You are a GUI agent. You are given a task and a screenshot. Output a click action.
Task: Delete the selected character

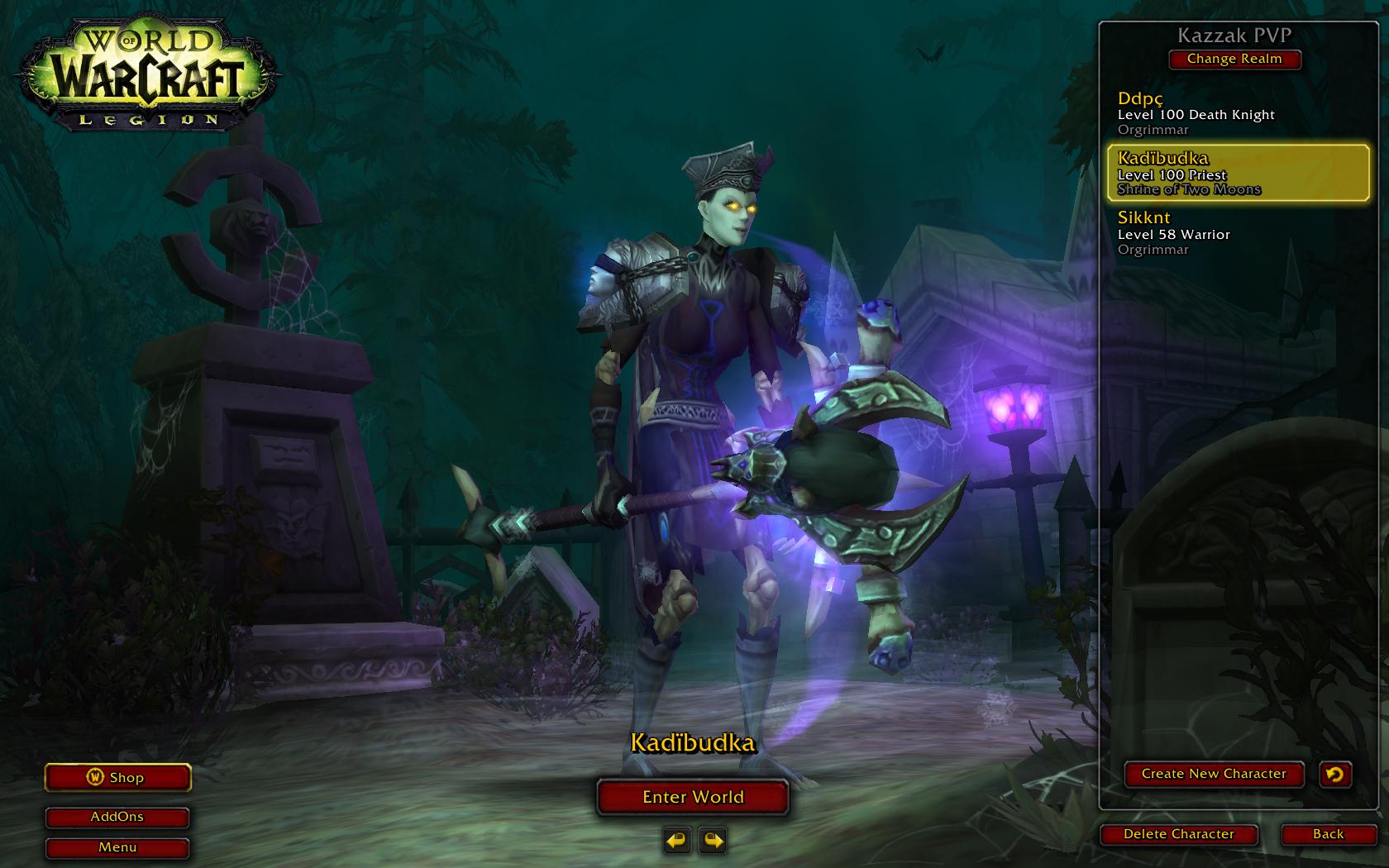[x=1178, y=834]
